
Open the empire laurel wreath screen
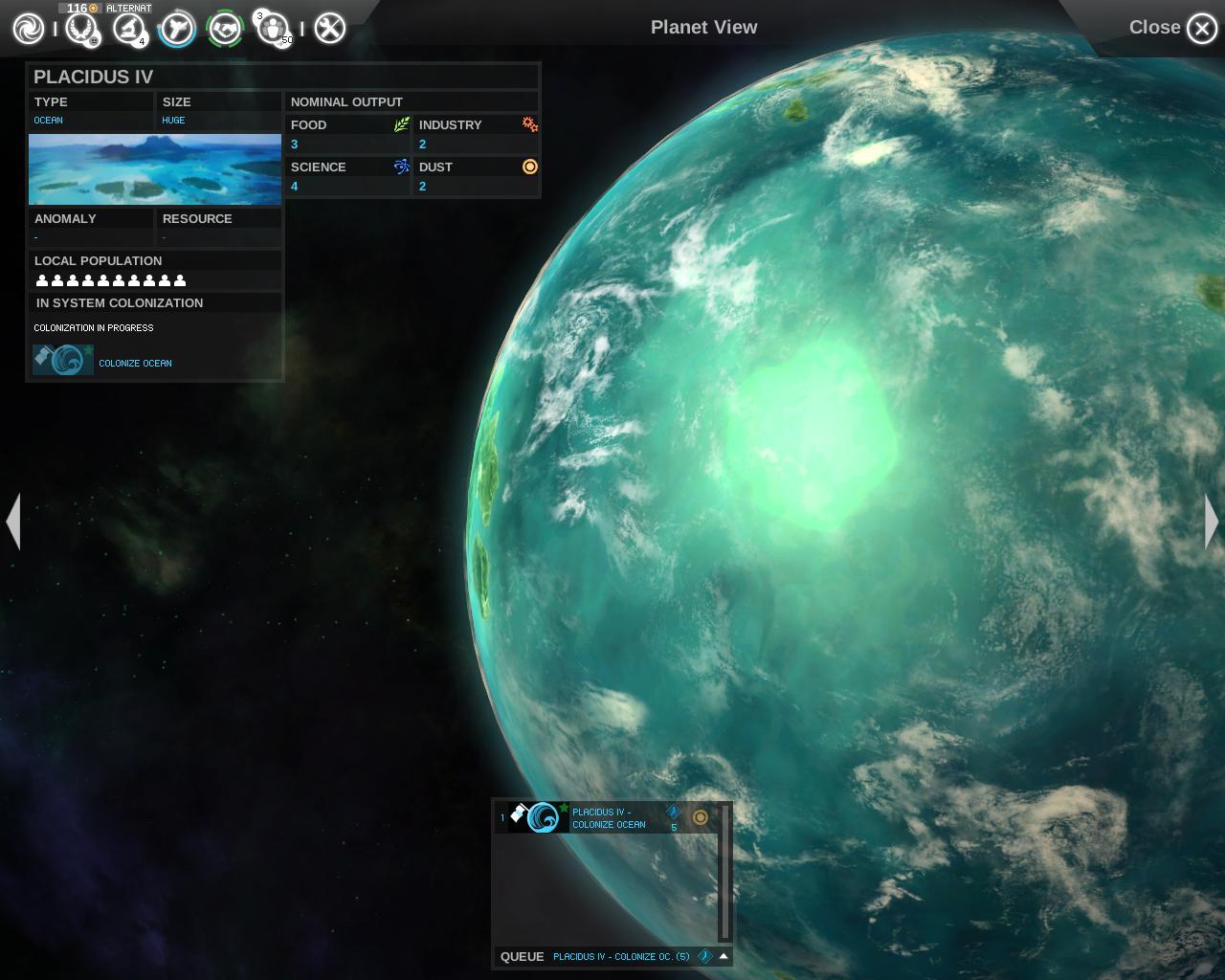coord(81,29)
